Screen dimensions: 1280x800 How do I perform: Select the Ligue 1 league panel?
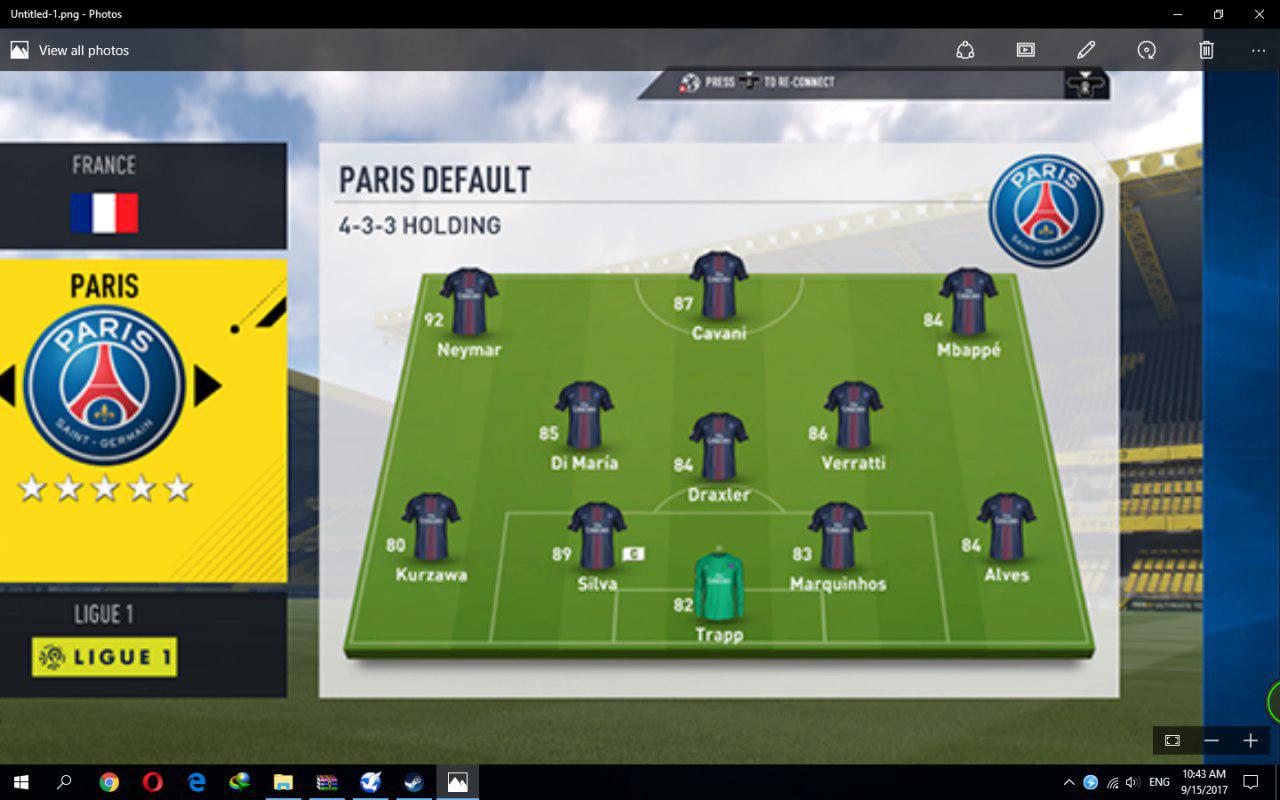coord(104,642)
